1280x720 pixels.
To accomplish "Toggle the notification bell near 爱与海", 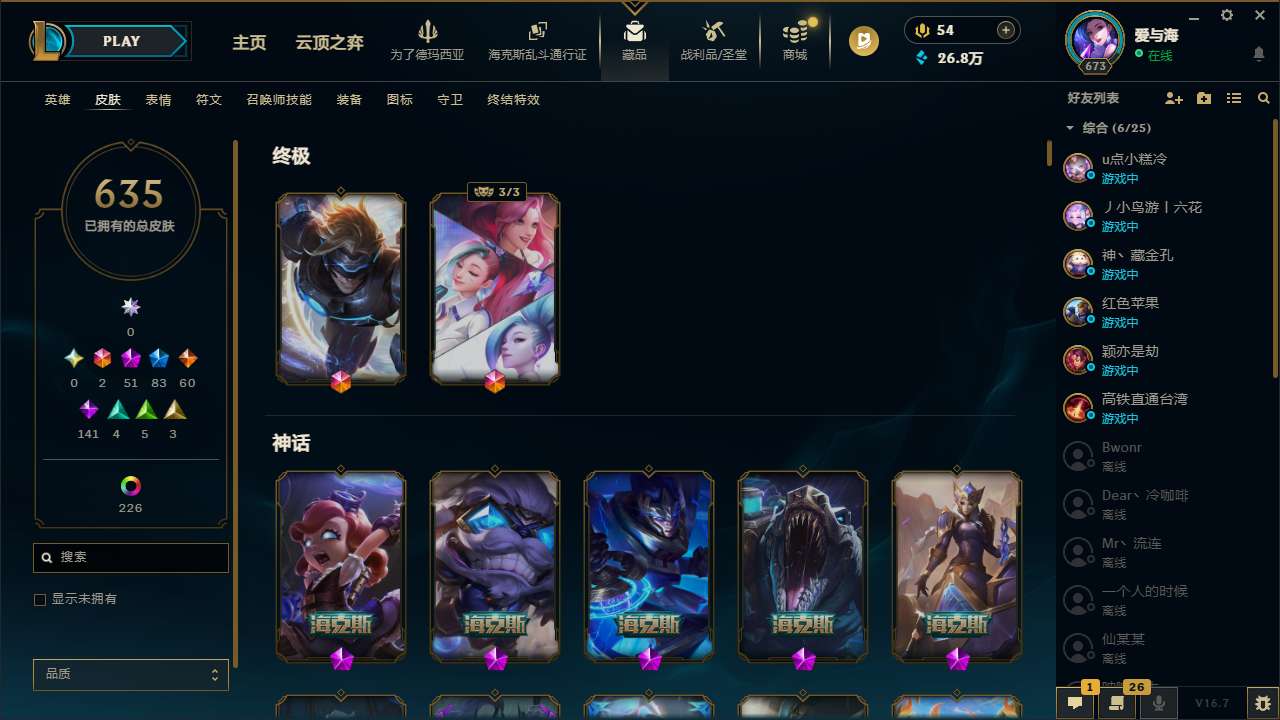I will [1258, 53].
